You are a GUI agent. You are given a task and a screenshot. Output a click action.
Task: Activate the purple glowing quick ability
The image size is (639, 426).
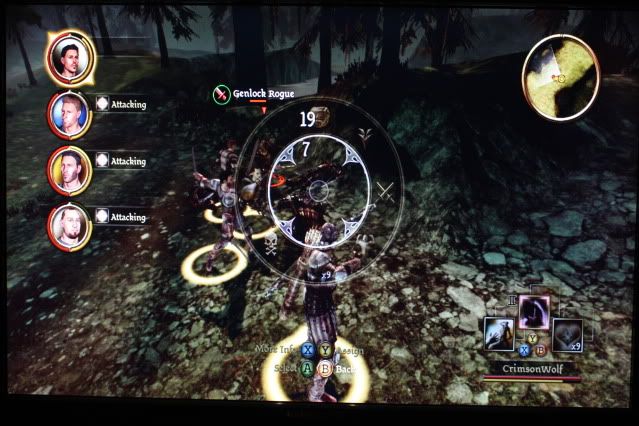(533, 314)
